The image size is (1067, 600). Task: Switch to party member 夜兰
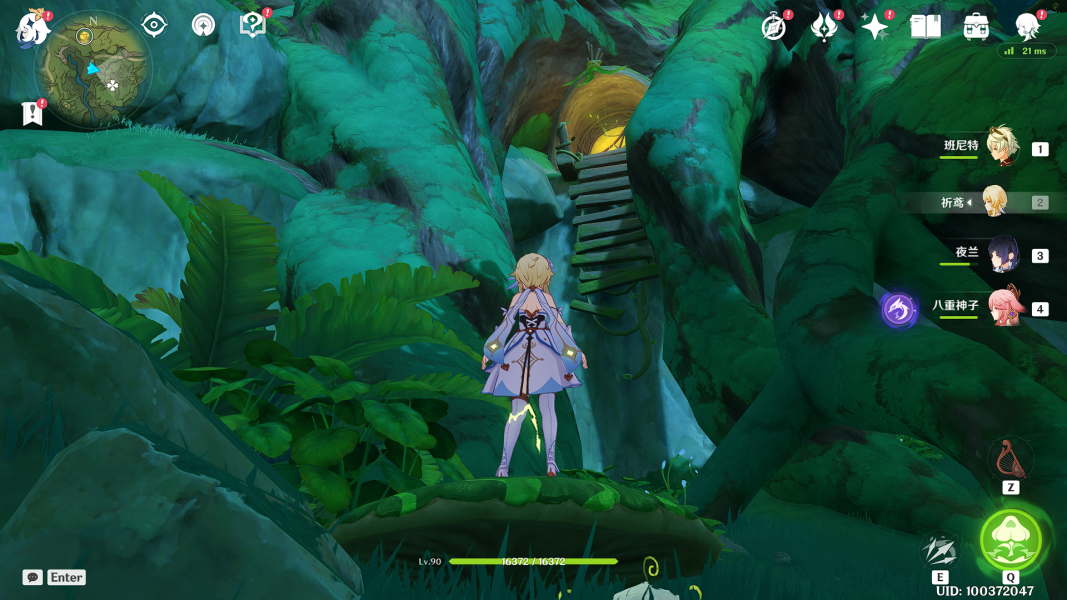click(x=1002, y=255)
